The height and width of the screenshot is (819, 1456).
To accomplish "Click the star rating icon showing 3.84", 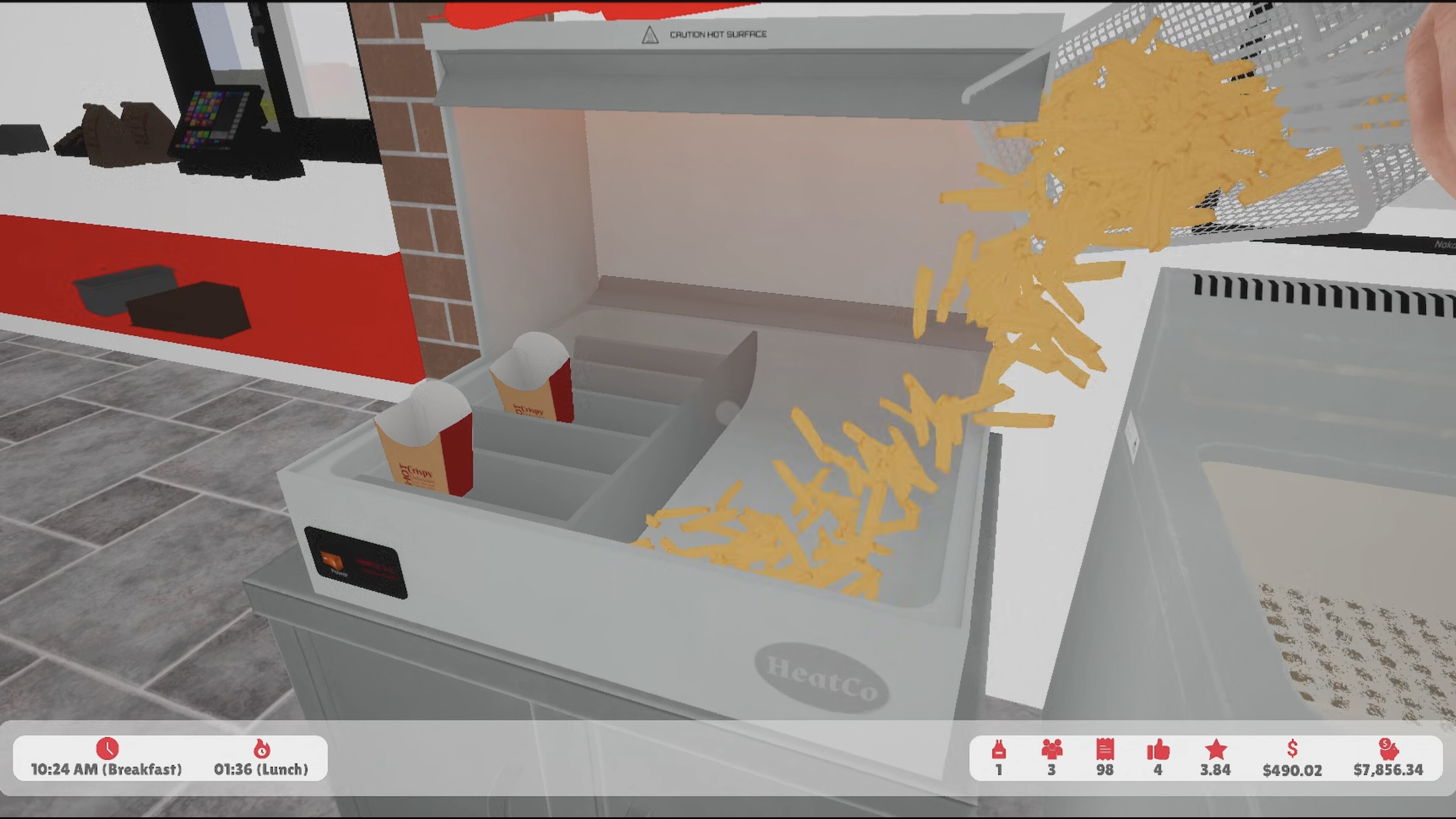I will coord(1216,750).
